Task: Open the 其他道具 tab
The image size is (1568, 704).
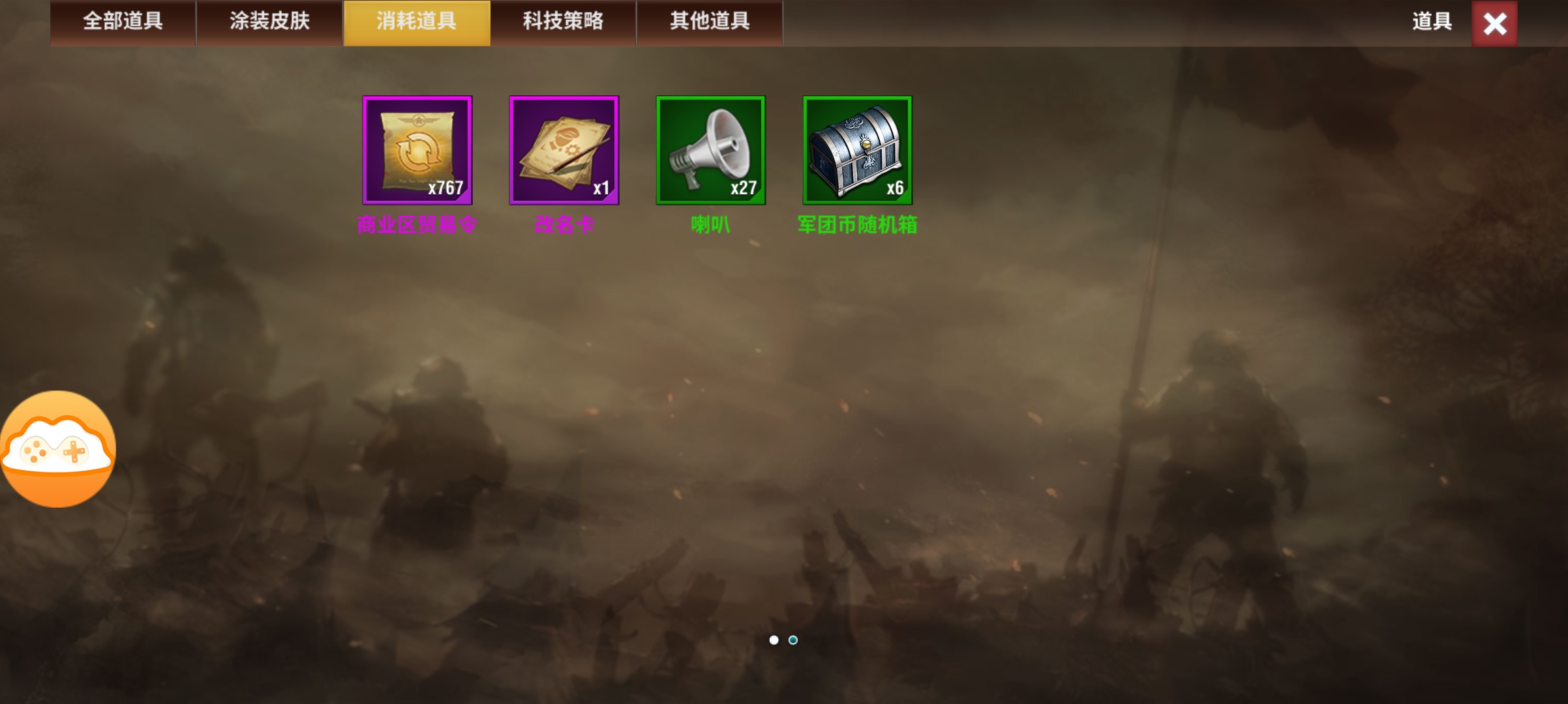Action: pos(710,22)
